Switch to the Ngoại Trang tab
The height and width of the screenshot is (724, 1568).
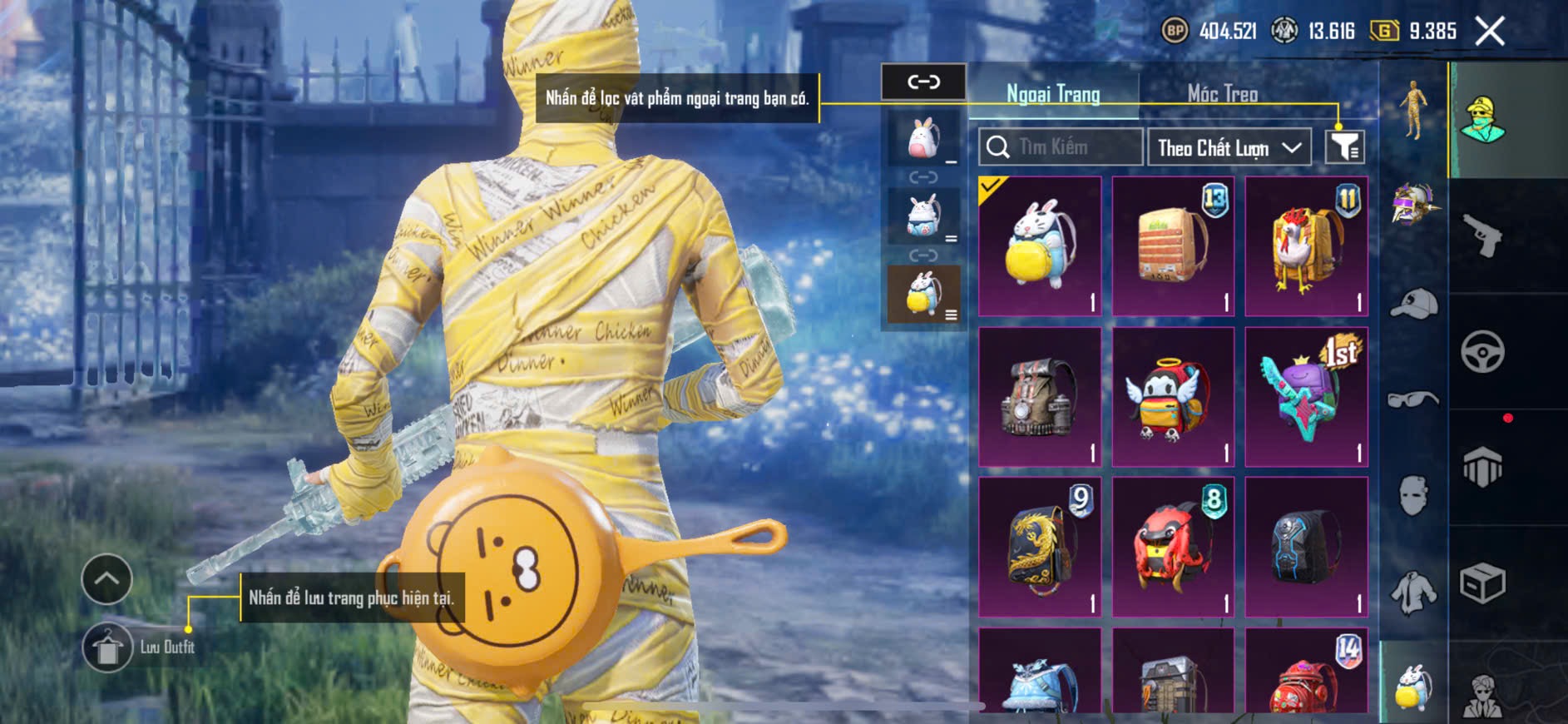tap(1053, 94)
